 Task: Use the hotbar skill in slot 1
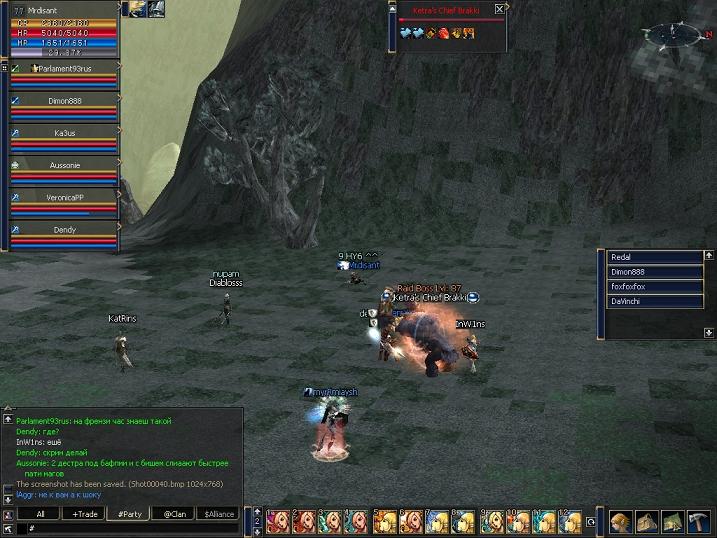point(277,521)
